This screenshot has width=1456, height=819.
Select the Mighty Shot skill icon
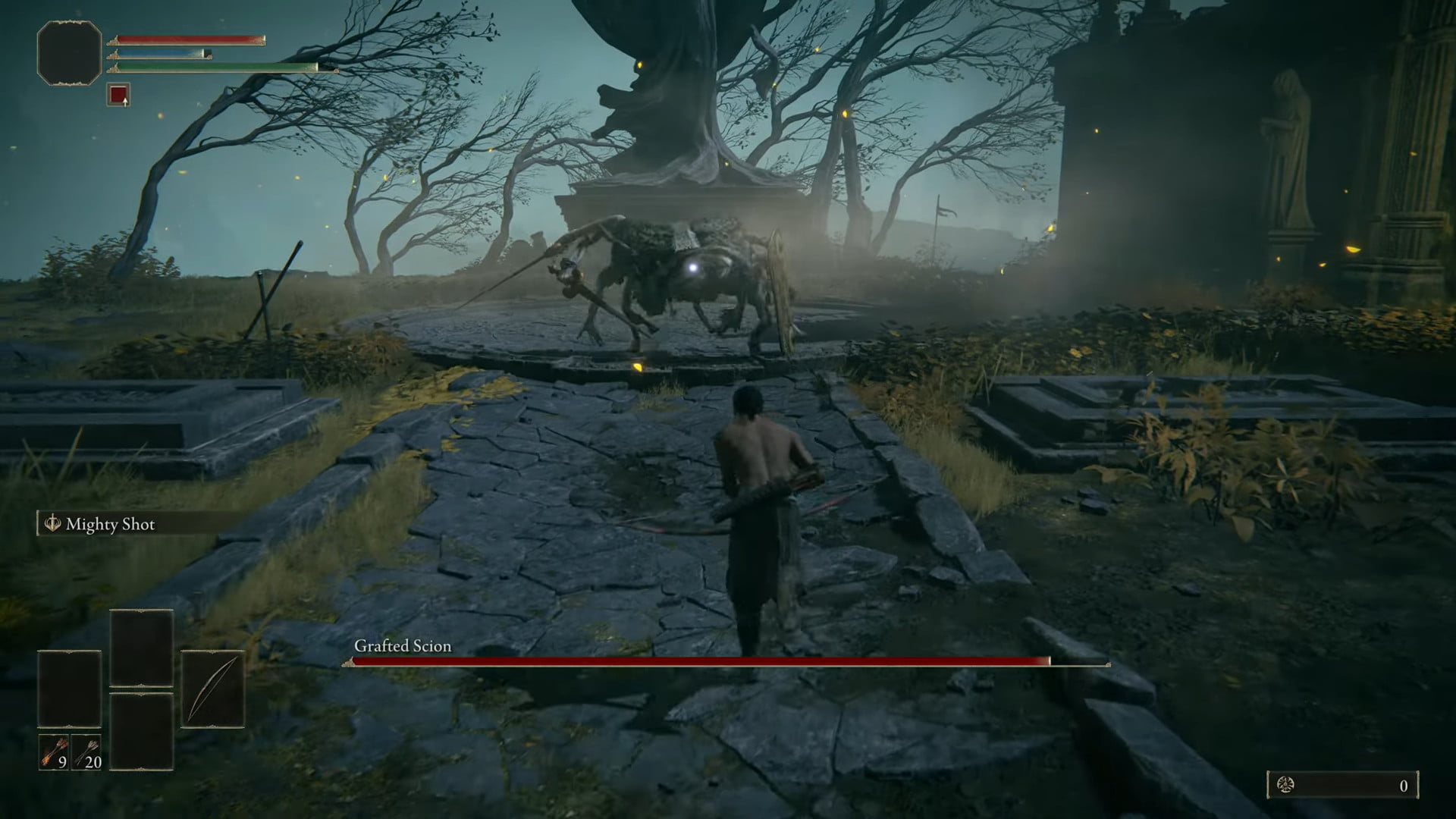click(x=52, y=522)
